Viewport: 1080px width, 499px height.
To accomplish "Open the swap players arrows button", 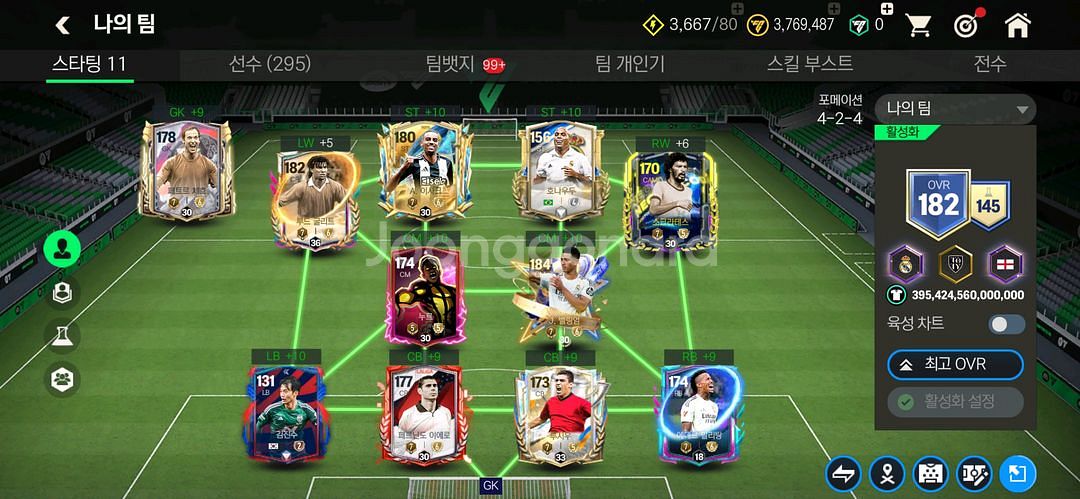I will tap(843, 473).
